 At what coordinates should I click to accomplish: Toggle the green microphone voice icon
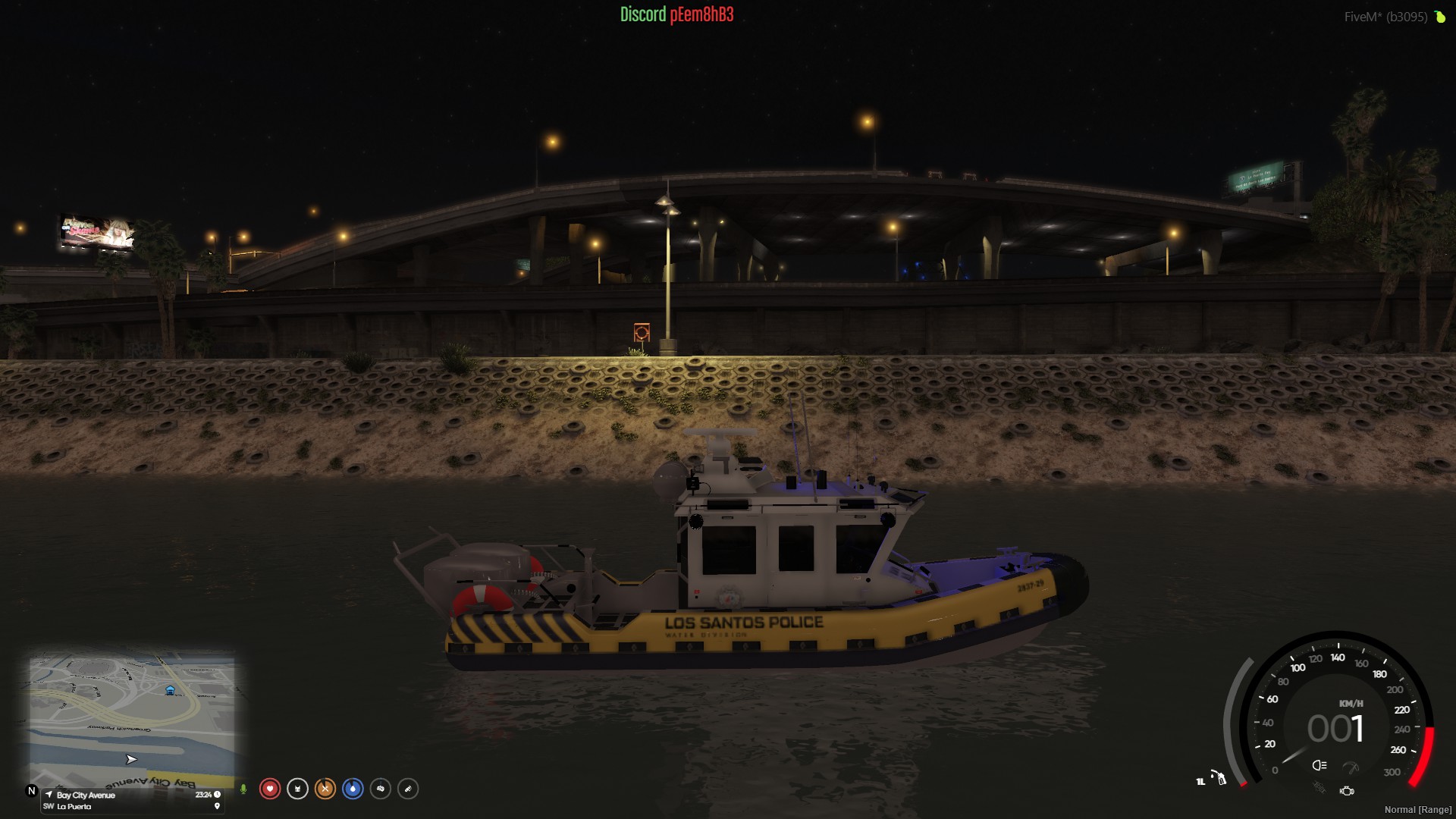(x=243, y=789)
